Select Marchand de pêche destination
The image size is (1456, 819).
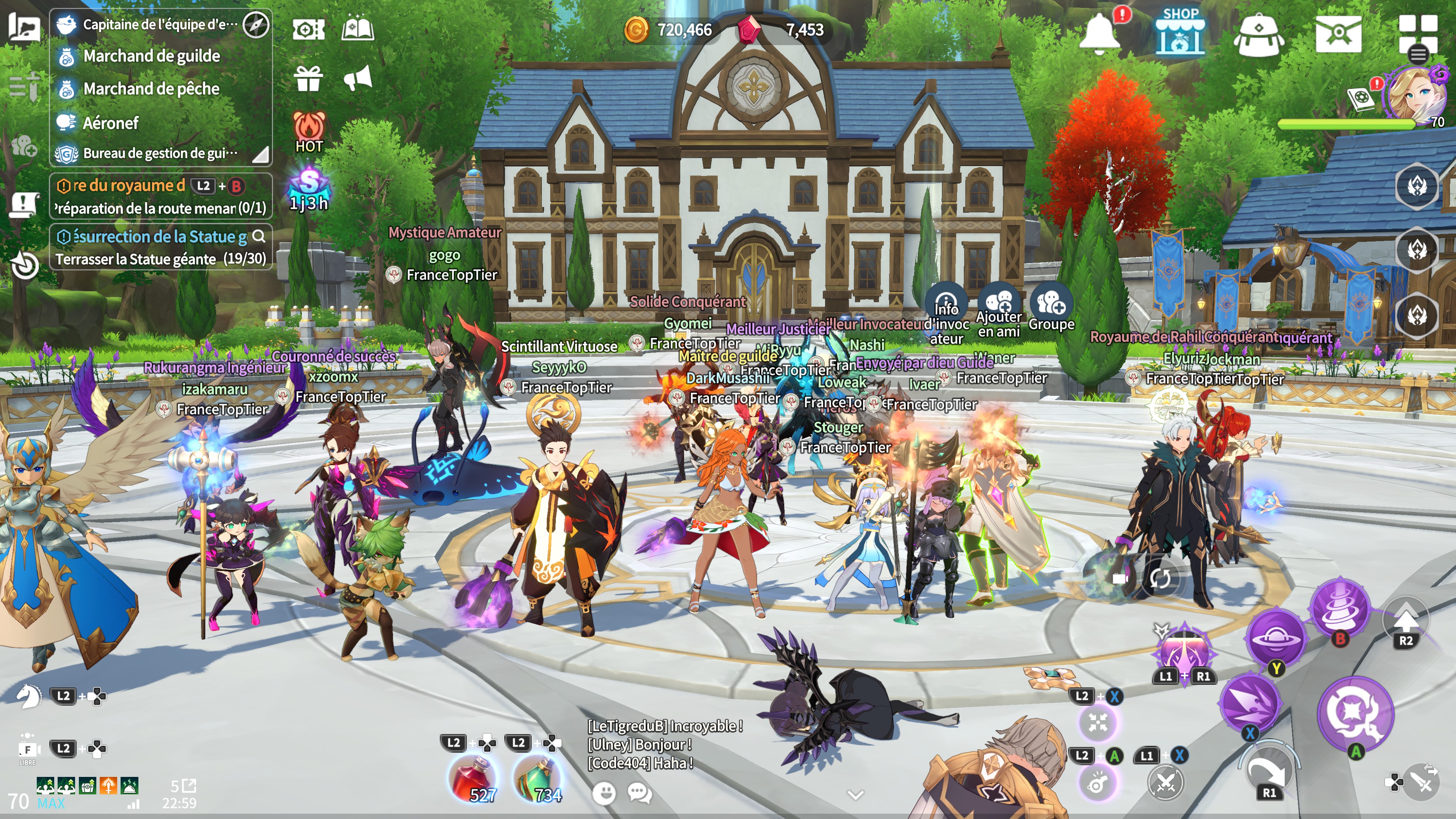tap(151, 89)
